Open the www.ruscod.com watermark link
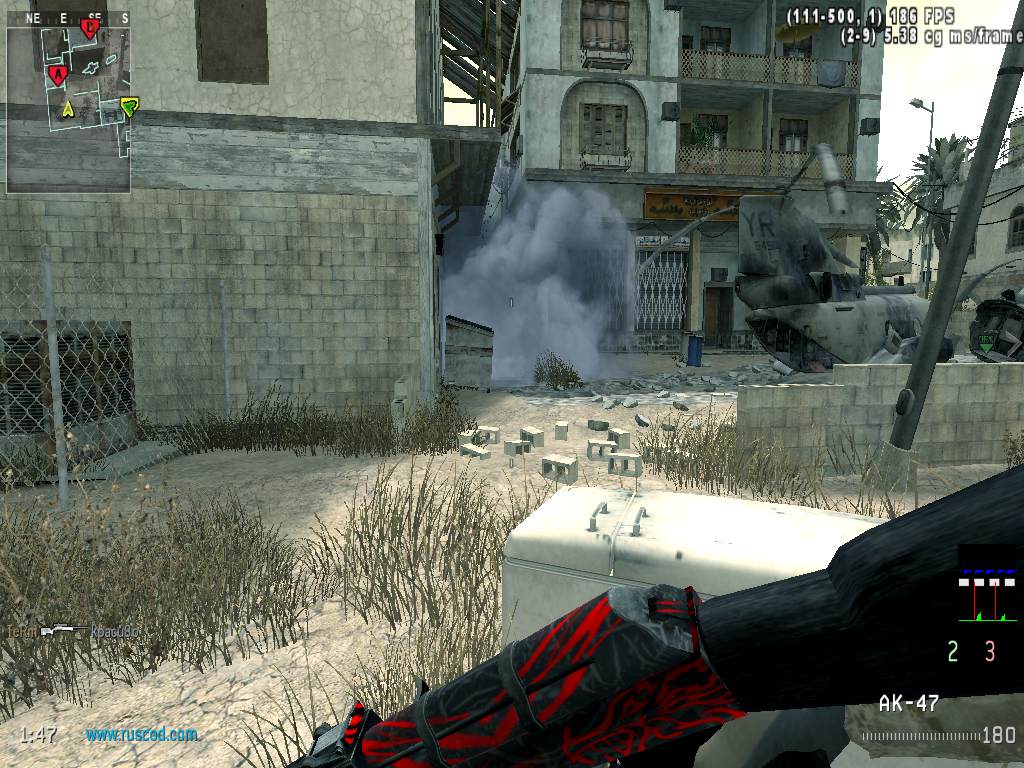The image size is (1024, 768). (141, 734)
